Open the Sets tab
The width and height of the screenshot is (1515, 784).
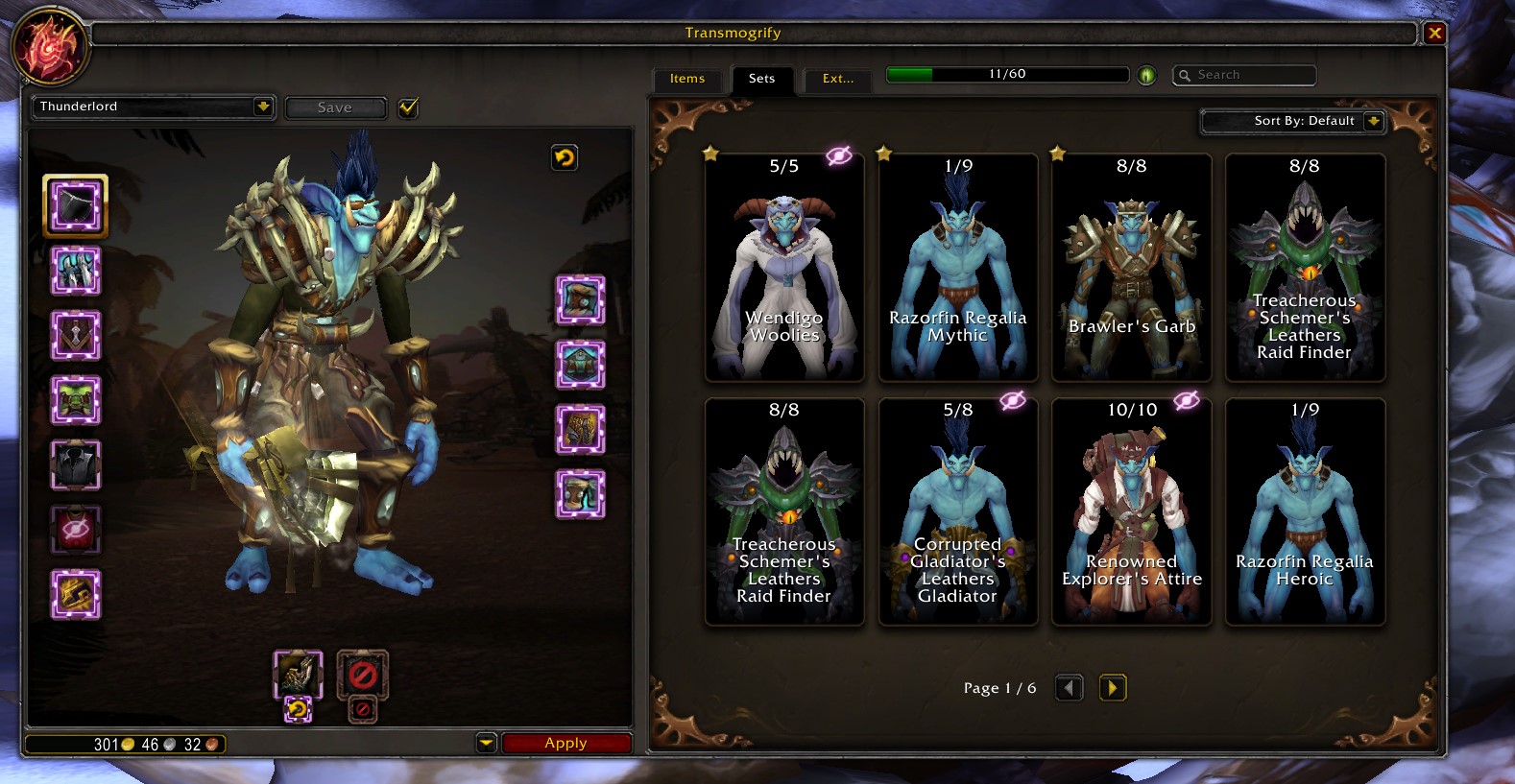761,79
